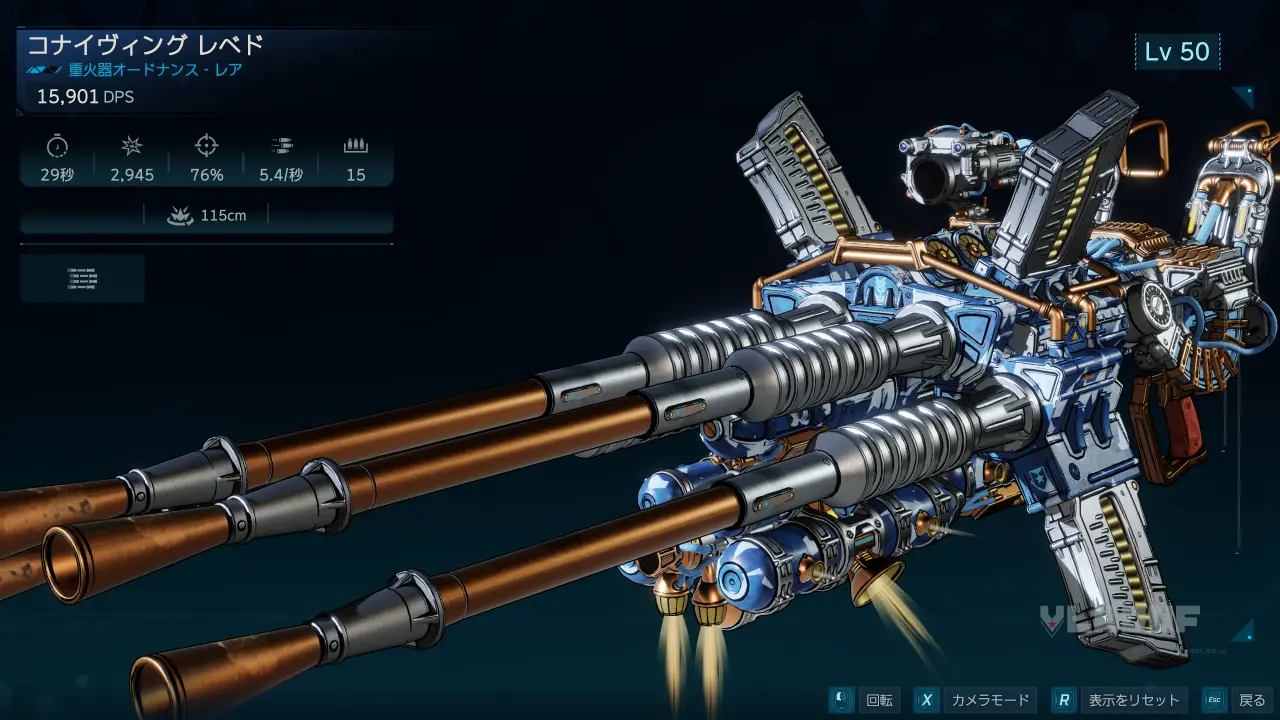
Task: Select the missile-rack trait tile below stats
Action: click(x=82, y=278)
